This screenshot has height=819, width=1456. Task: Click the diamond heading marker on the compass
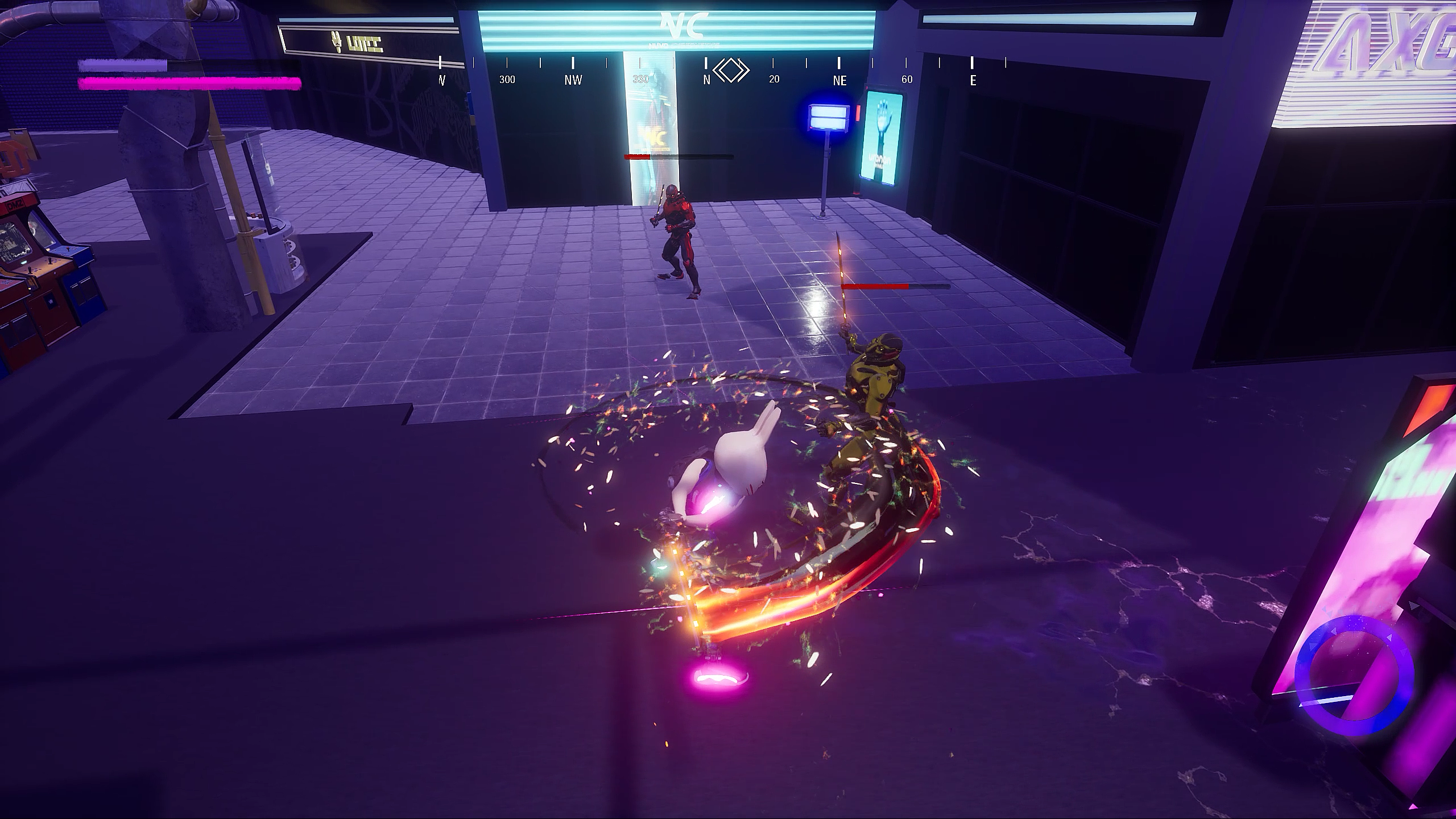click(731, 71)
